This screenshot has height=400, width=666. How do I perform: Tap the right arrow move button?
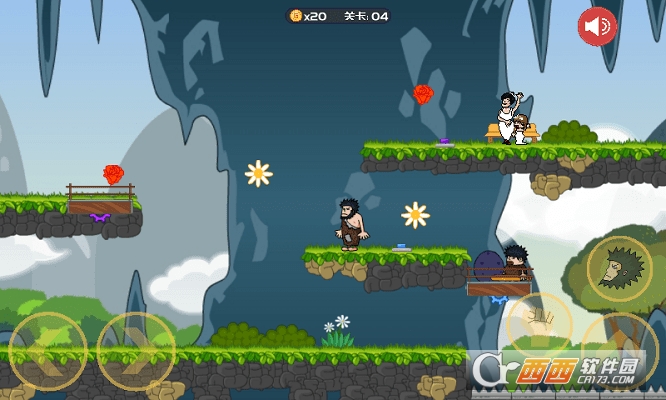point(137,351)
